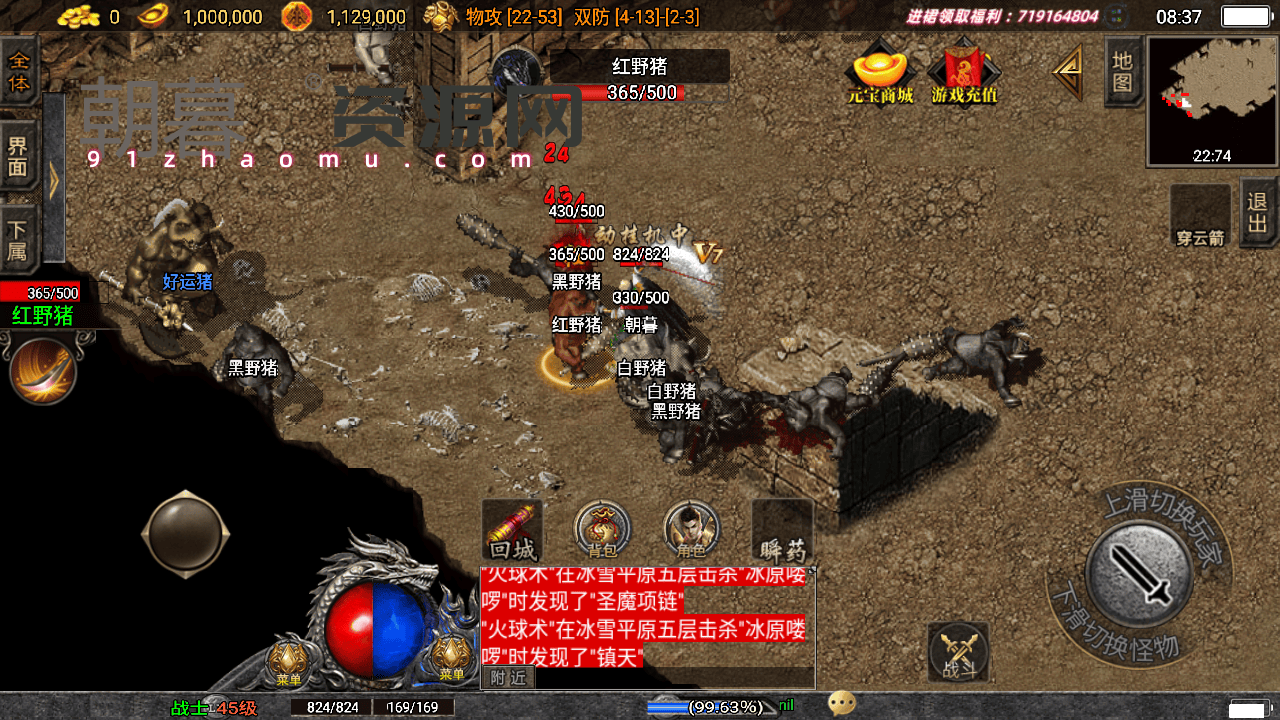Open the 游戏充值 recharge page
This screenshot has height=720, width=1280.
click(x=964, y=72)
